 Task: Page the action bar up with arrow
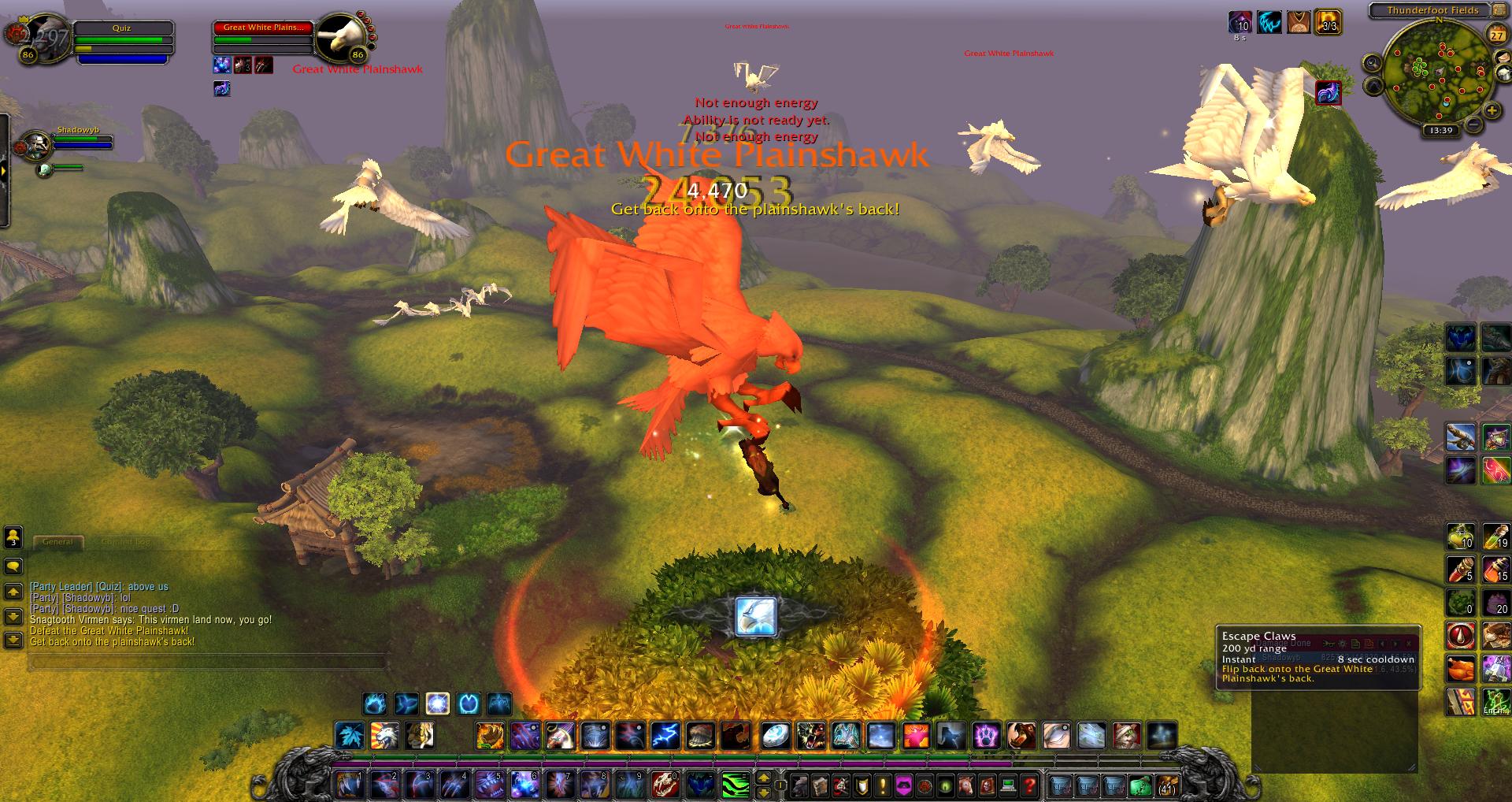(762, 778)
